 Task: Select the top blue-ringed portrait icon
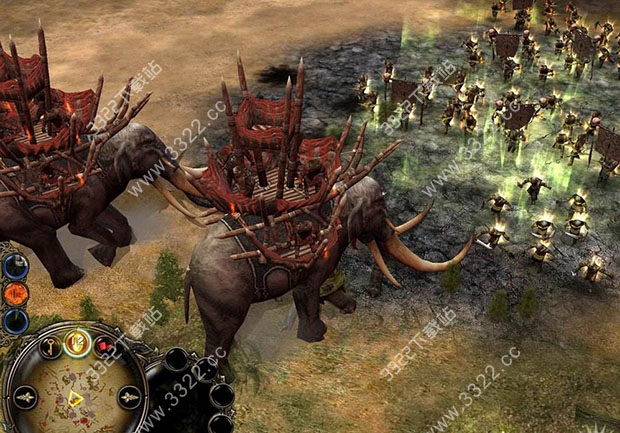[14, 266]
